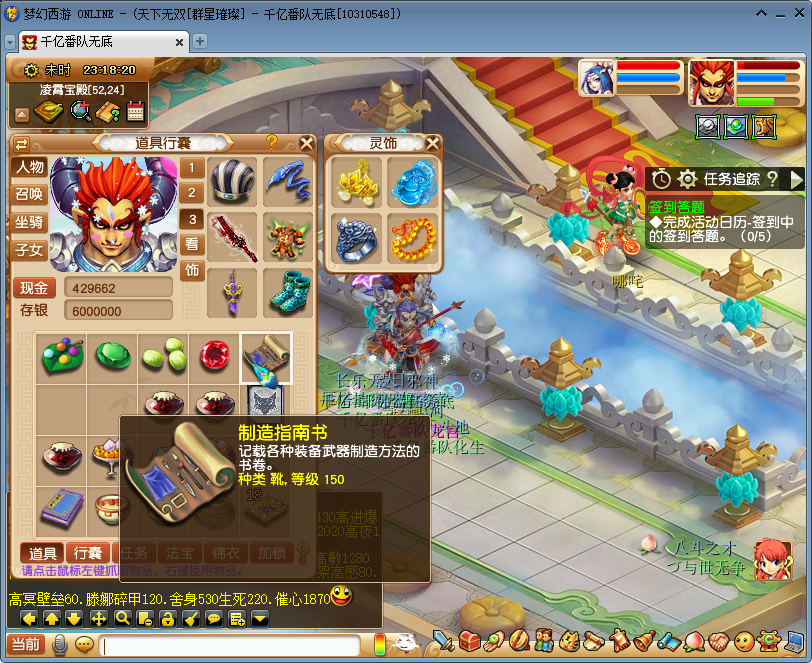
Task: Open the inventory help question mark
Action: [x=271, y=143]
